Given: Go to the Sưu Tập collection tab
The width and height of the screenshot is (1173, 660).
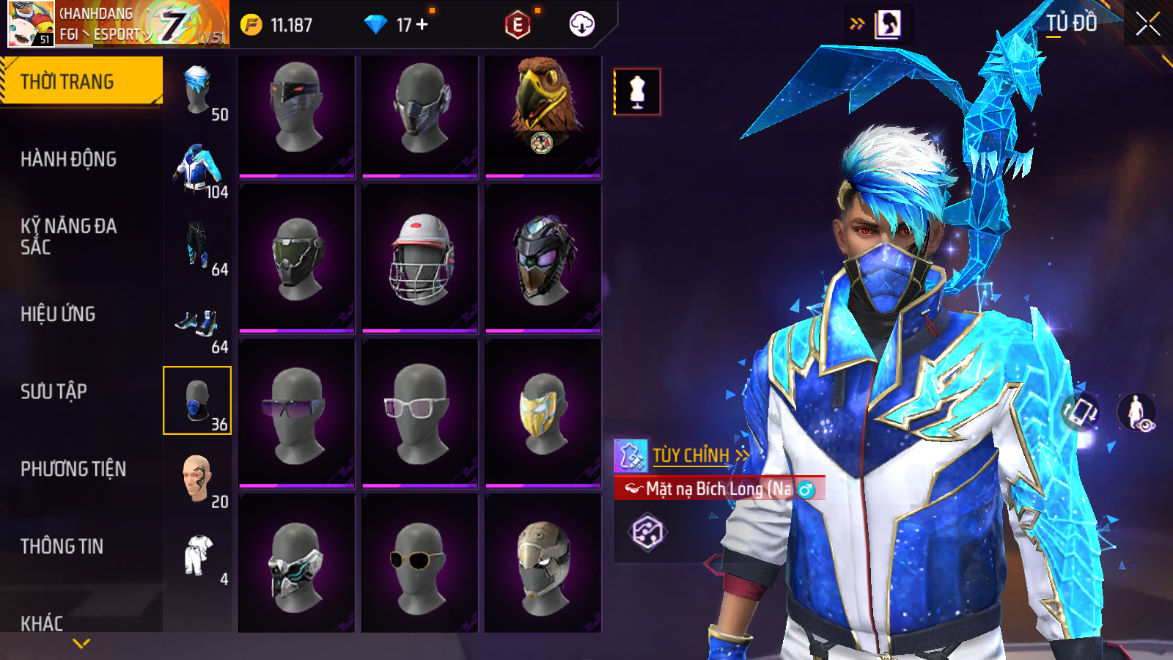Looking at the screenshot, I should (54, 391).
